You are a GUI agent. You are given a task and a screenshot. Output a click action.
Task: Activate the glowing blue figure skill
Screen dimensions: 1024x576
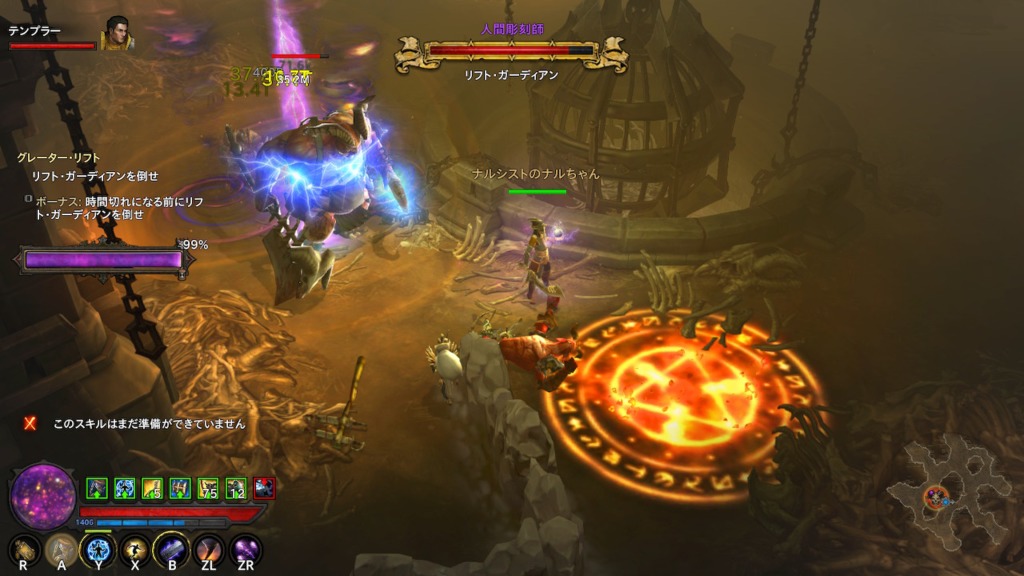(x=98, y=550)
